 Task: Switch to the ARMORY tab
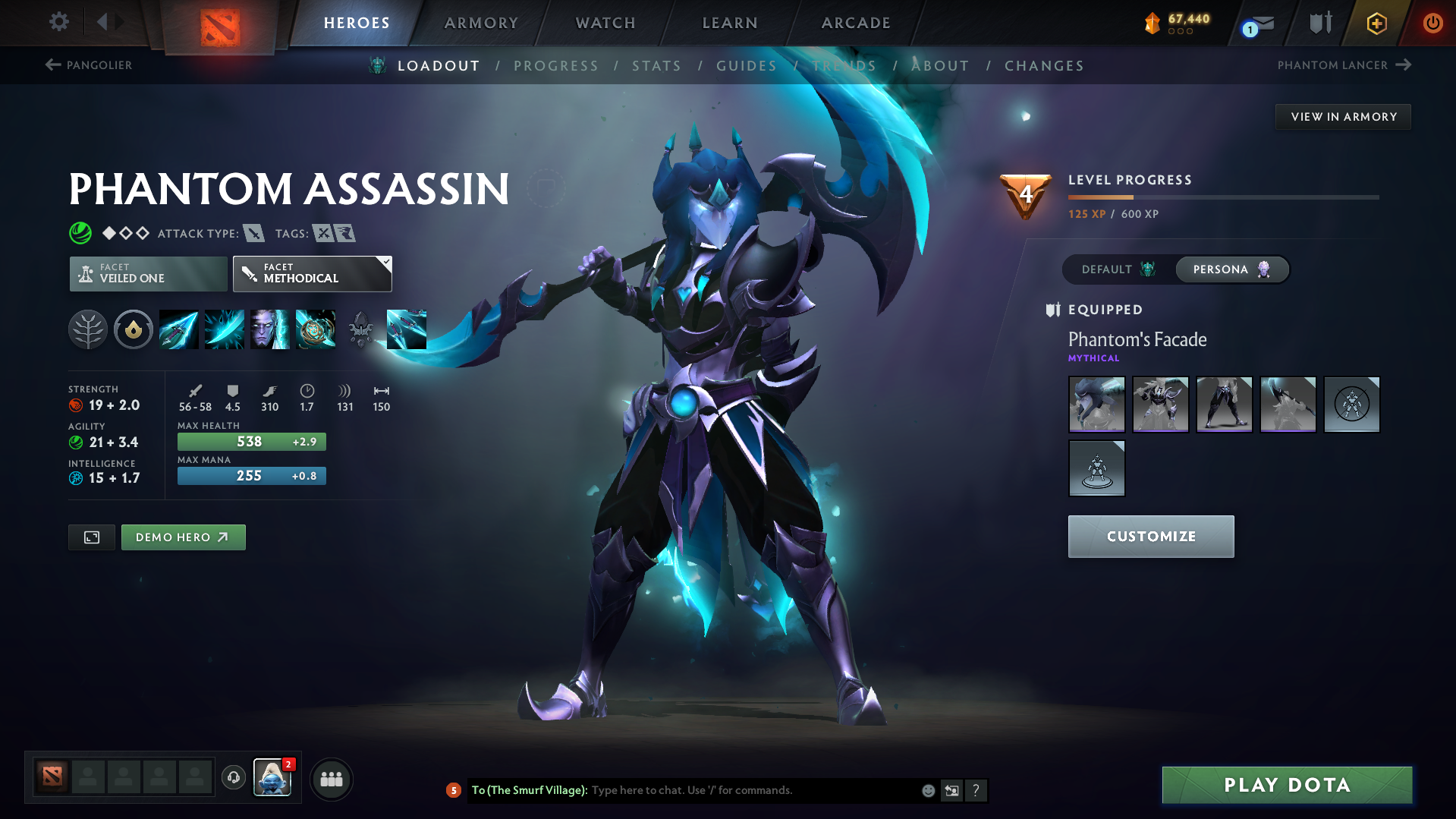tap(481, 23)
